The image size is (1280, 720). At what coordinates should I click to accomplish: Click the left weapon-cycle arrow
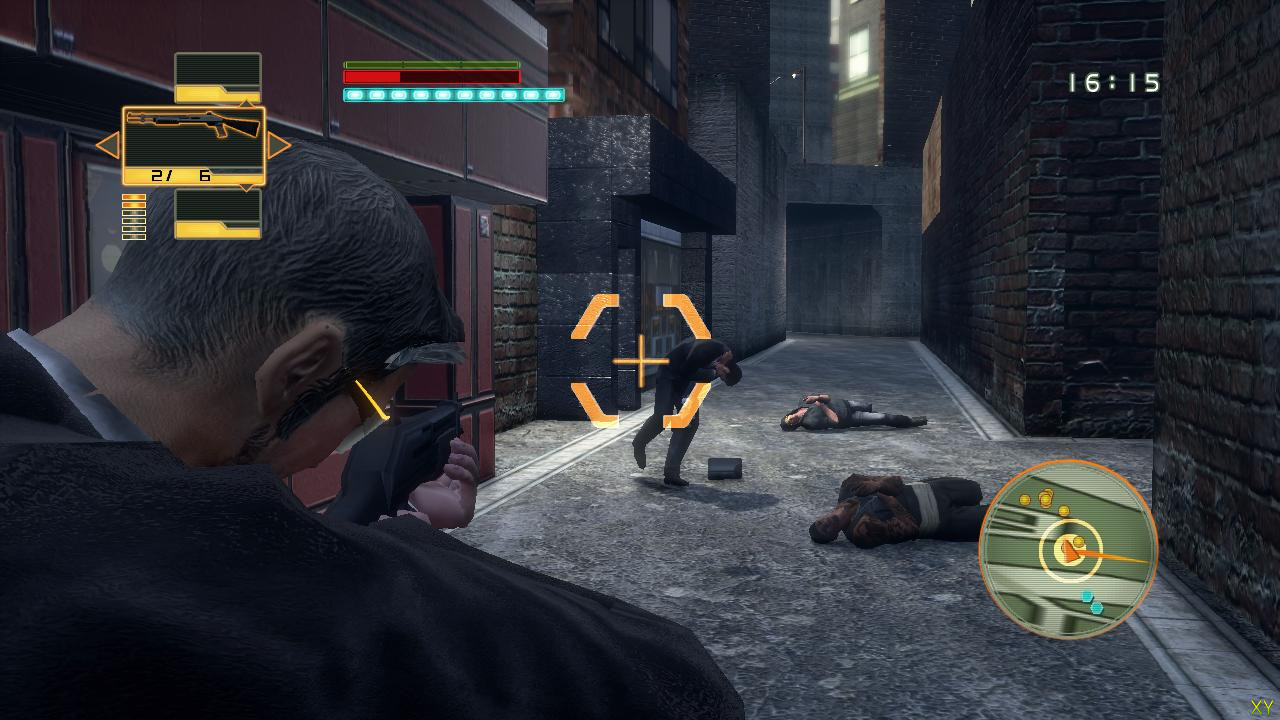[x=107, y=146]
